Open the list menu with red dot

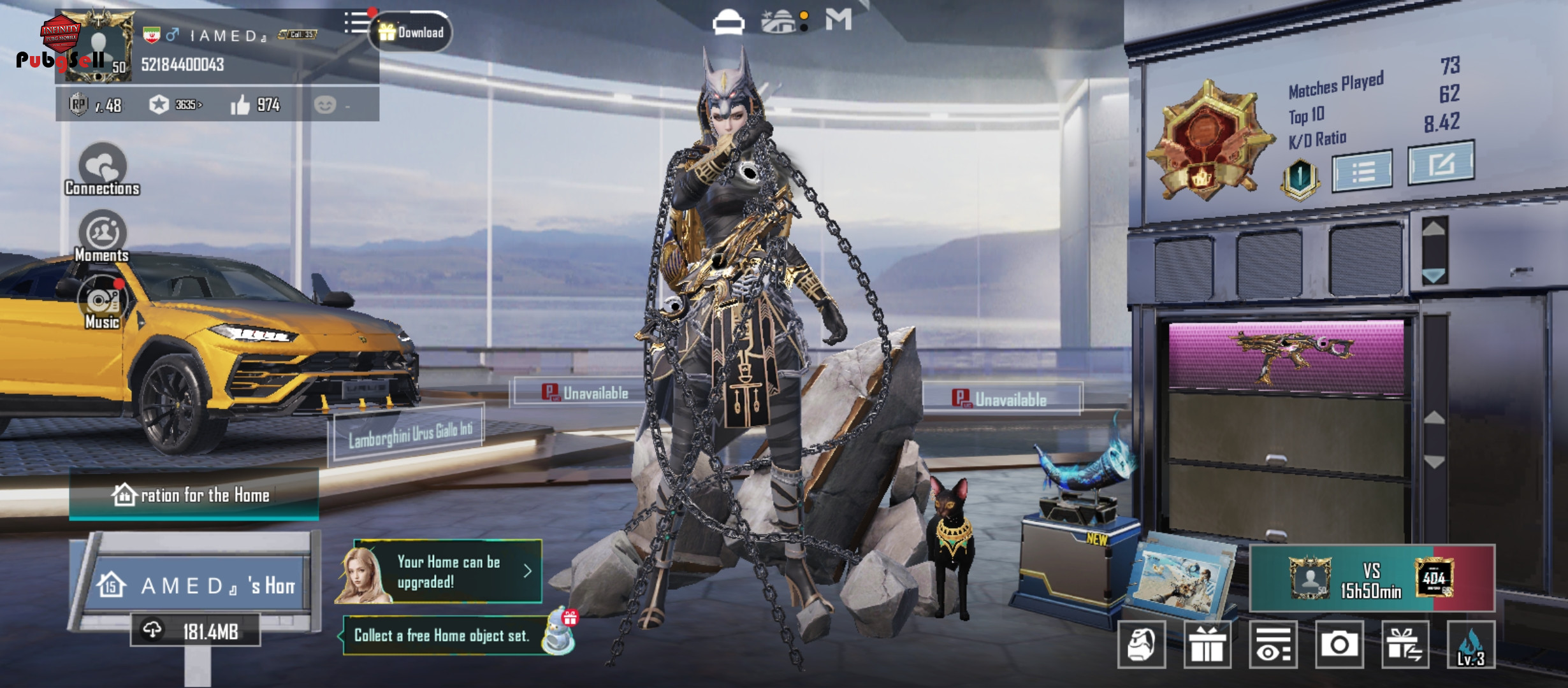coord(357,23)
